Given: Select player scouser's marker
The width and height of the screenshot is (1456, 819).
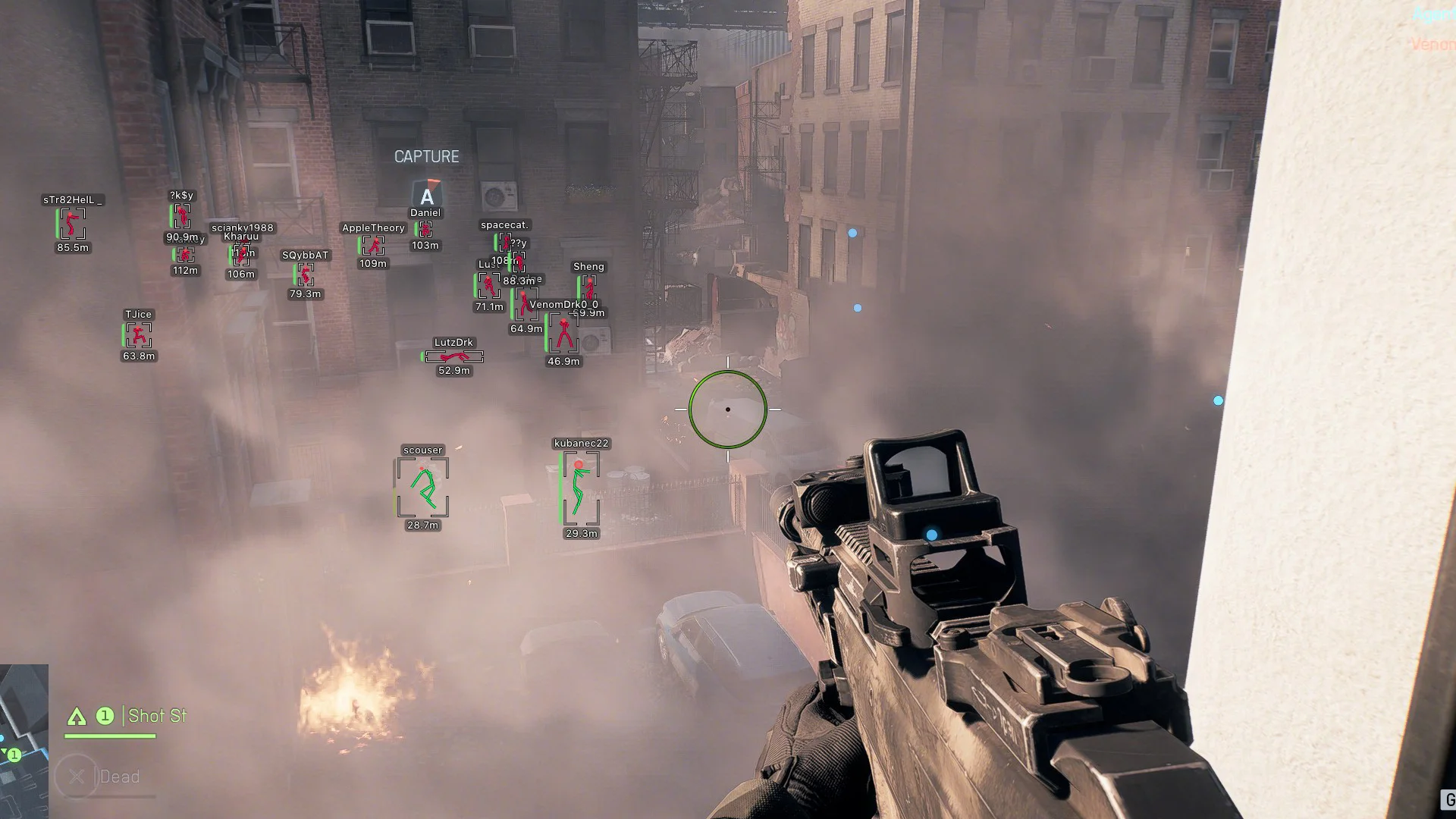Looking at the screenshot, I should [422, 488].
